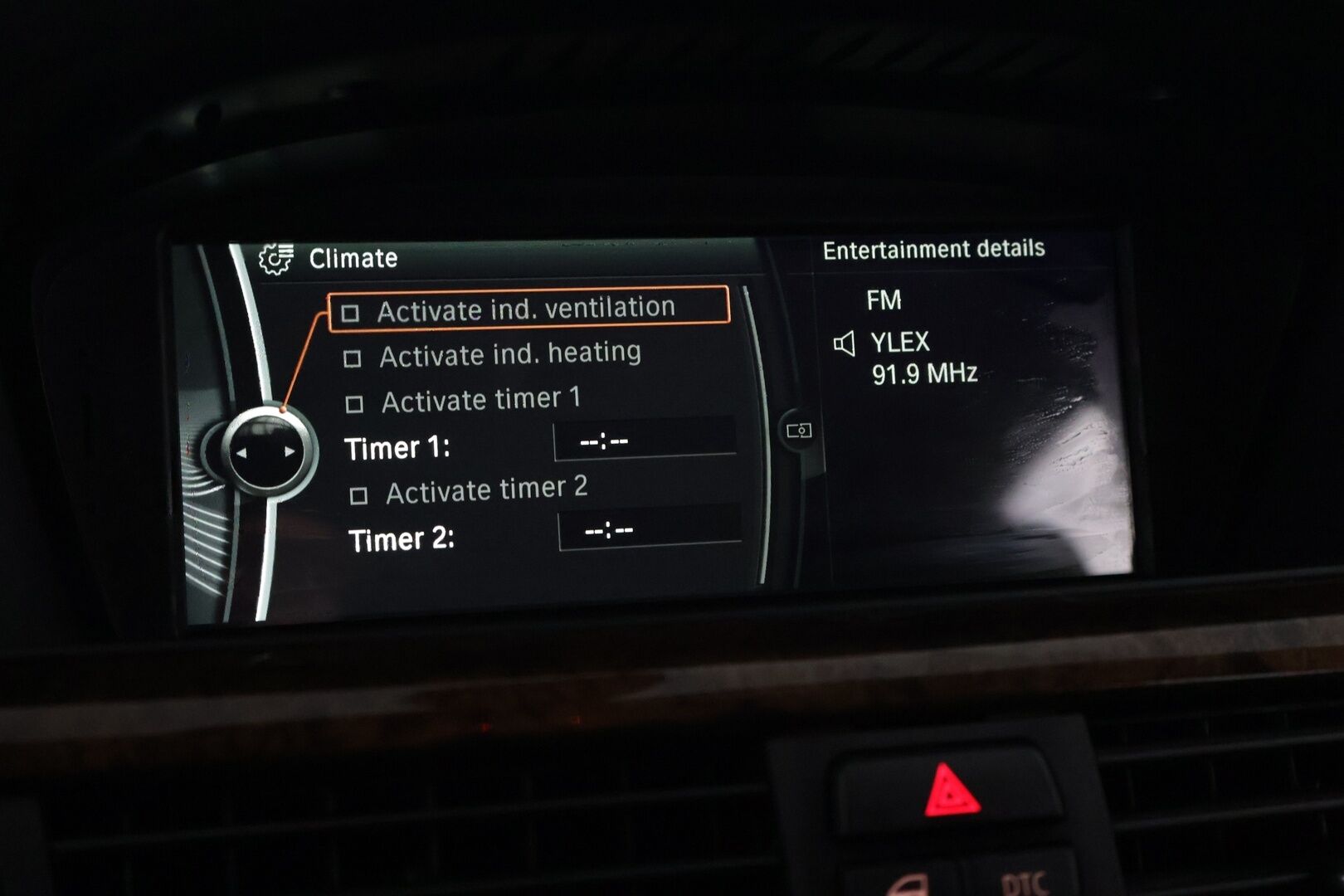Image resolution: width=1344 pixels, height=896 pixels.
Task: Click the right arrow on the controller knob
Action: (288, 452)
